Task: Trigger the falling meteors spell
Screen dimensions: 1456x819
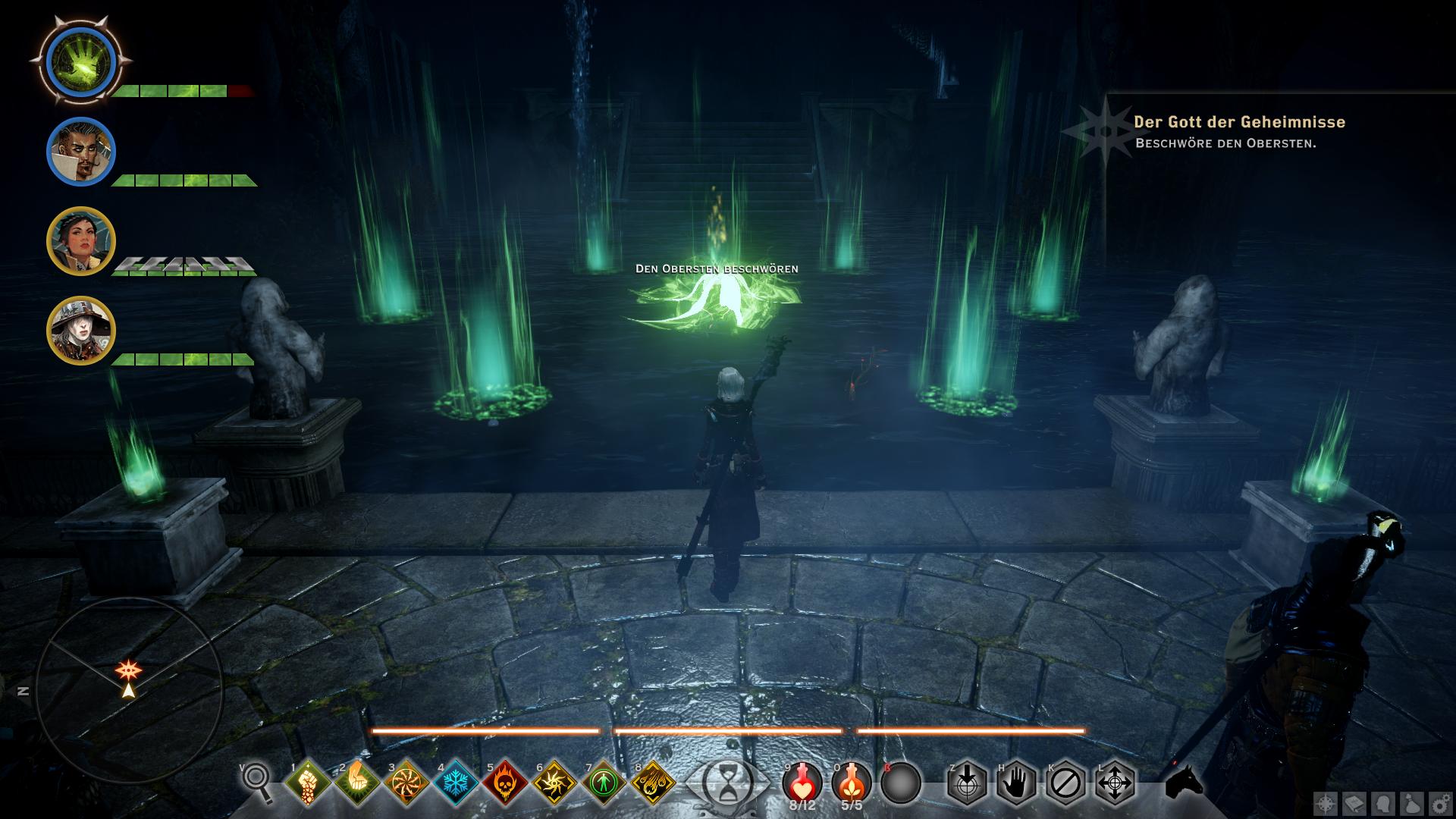Action: (654, 783)
